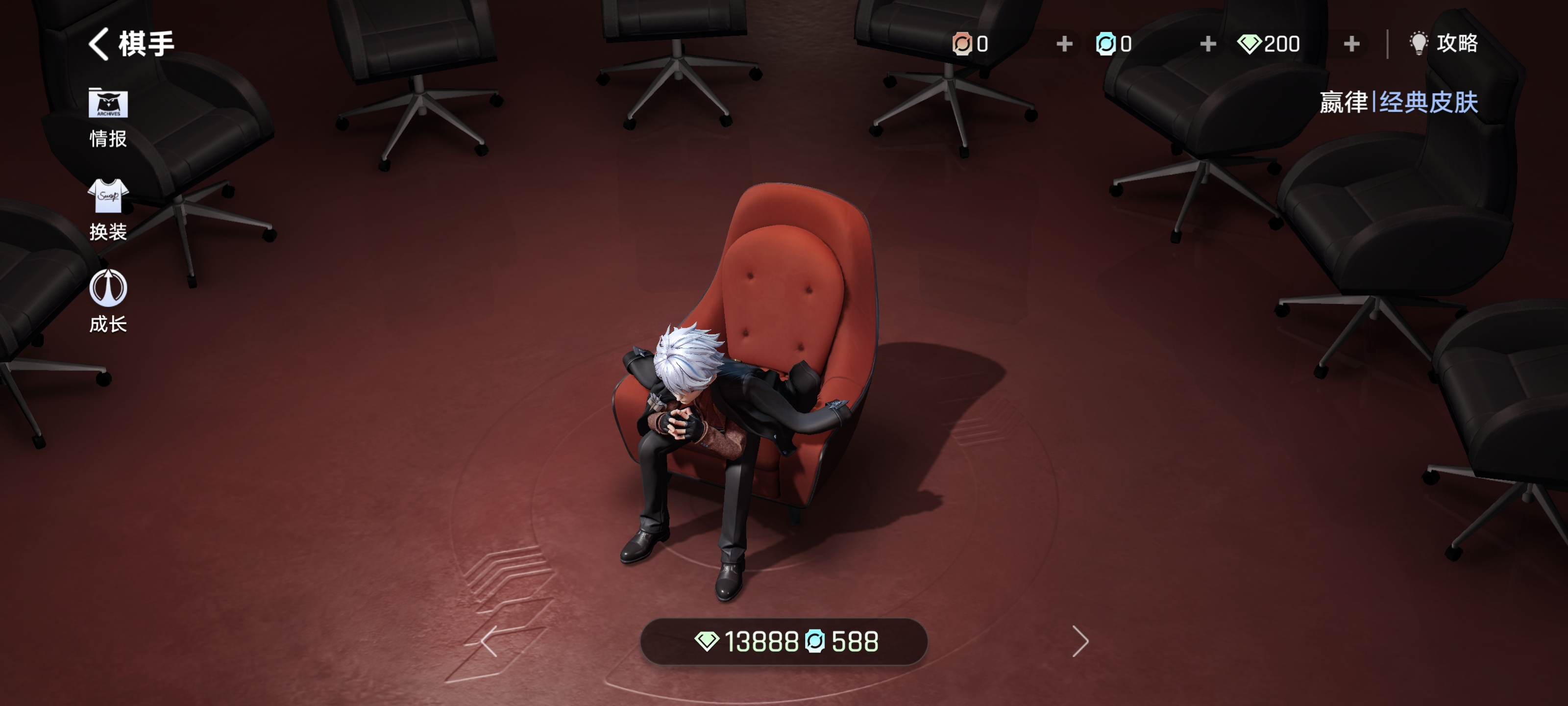Add more green diamonds
Viewport: 1568px width, 706px height.
1351,44
